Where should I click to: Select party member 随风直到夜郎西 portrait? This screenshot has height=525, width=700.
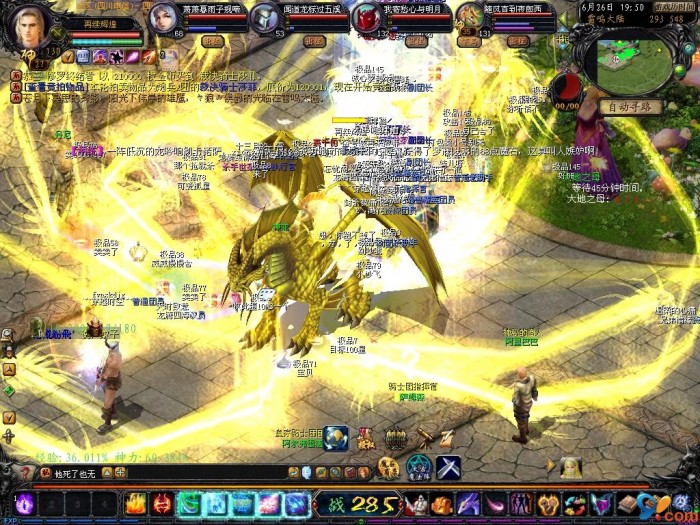[471, 17]
